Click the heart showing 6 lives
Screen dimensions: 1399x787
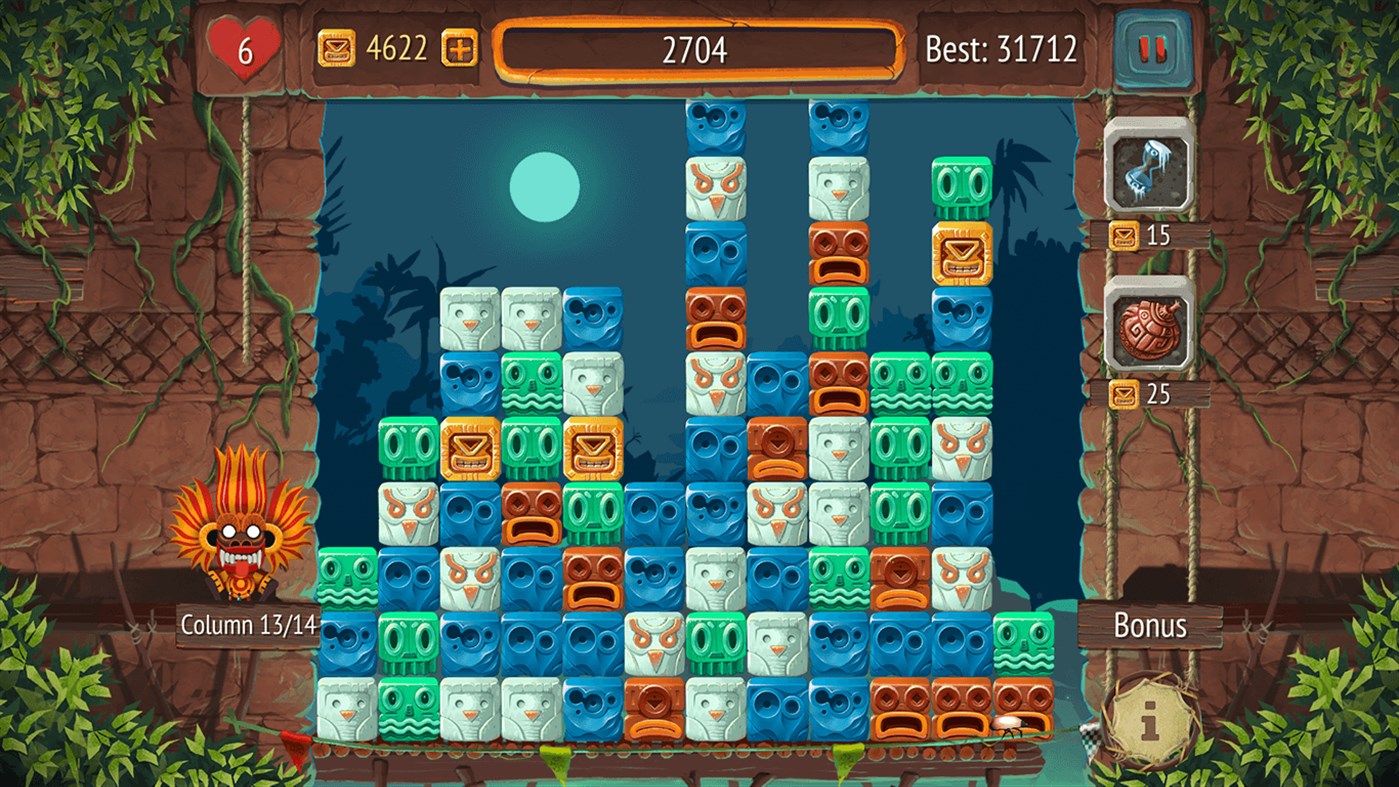pos(245,44)
